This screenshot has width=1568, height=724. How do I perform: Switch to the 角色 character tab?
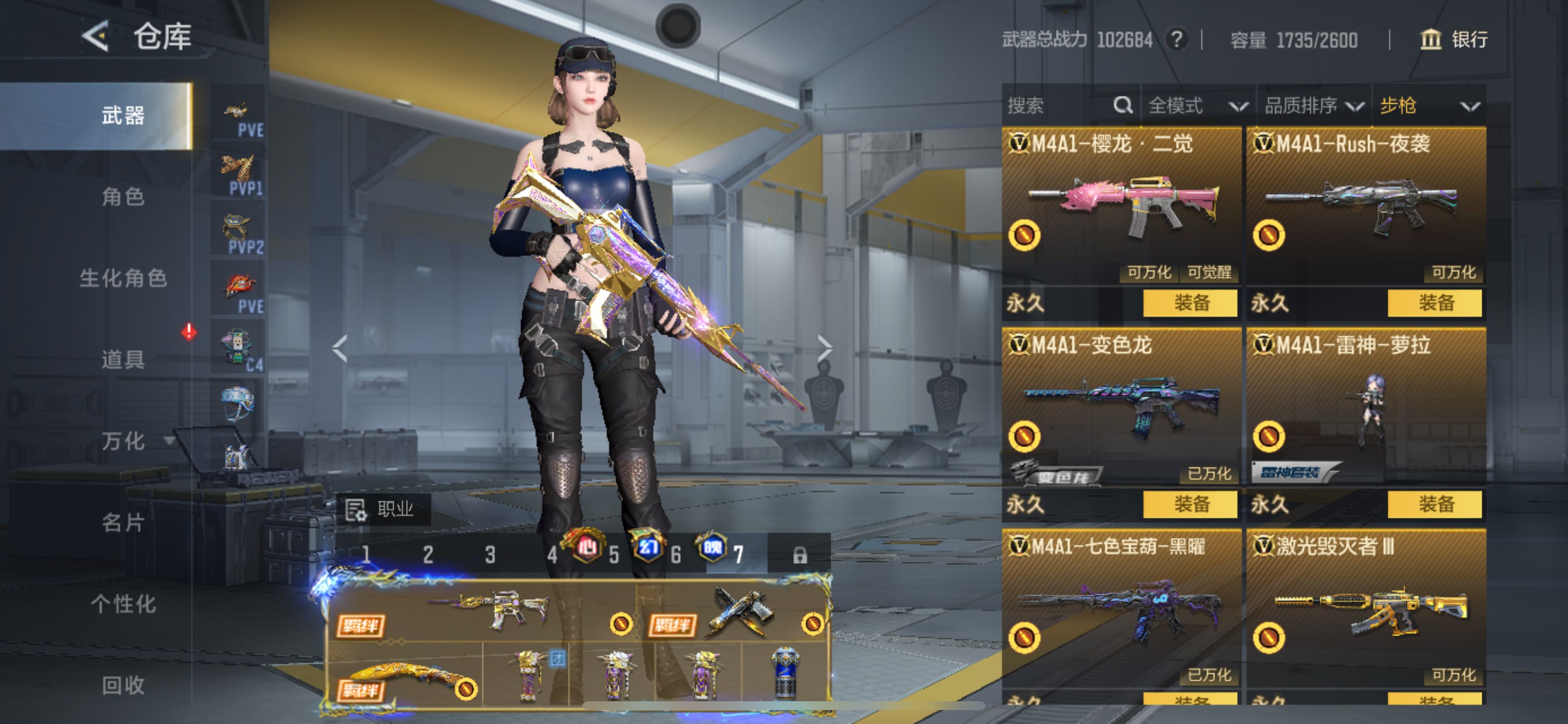click(x=123, y=196)
